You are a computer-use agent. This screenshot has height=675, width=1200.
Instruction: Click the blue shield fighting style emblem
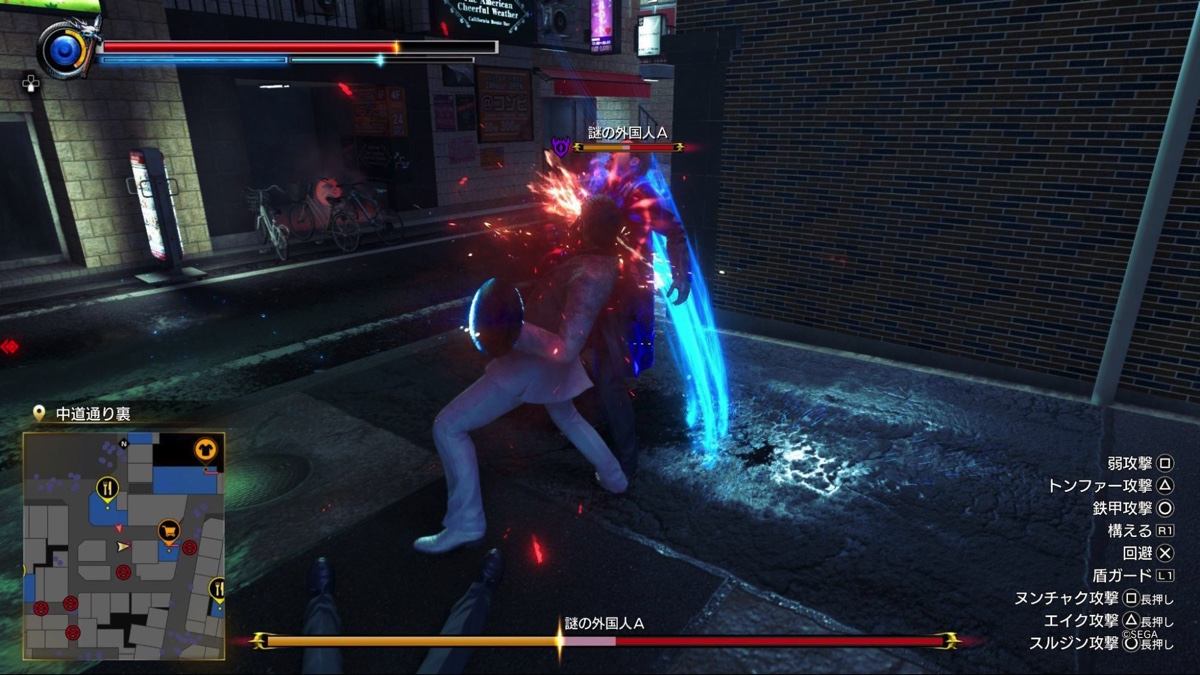coord(62,50)
